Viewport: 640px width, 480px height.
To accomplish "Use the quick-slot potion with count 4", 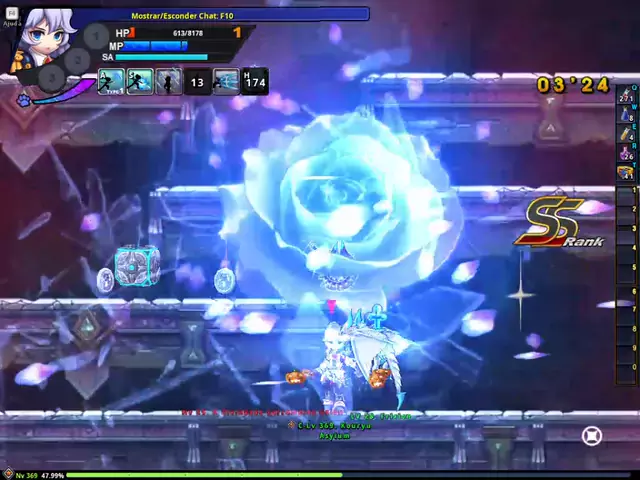I will click(626, 134).
